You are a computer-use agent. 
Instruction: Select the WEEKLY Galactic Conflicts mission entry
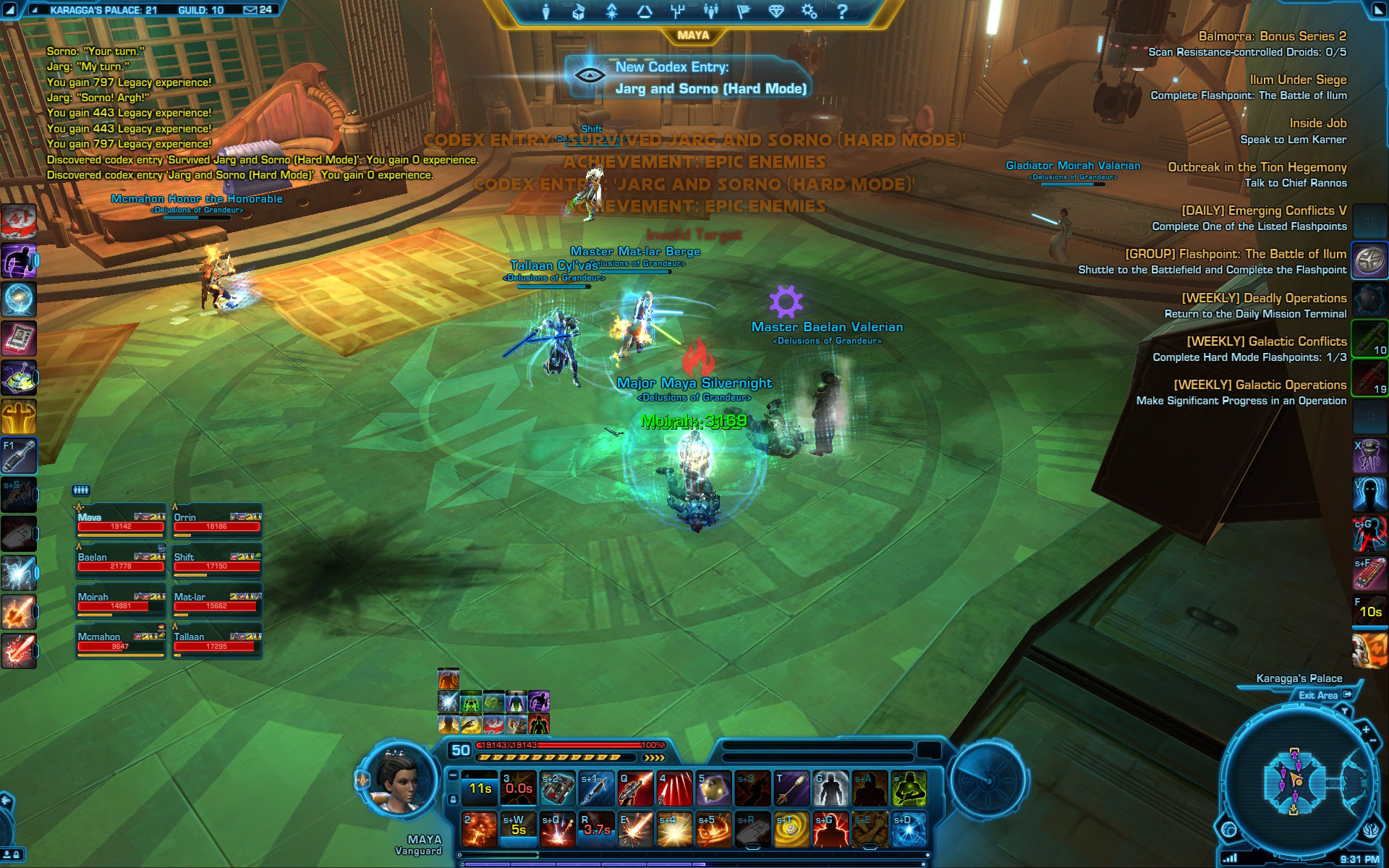(x=1266, y=341)
